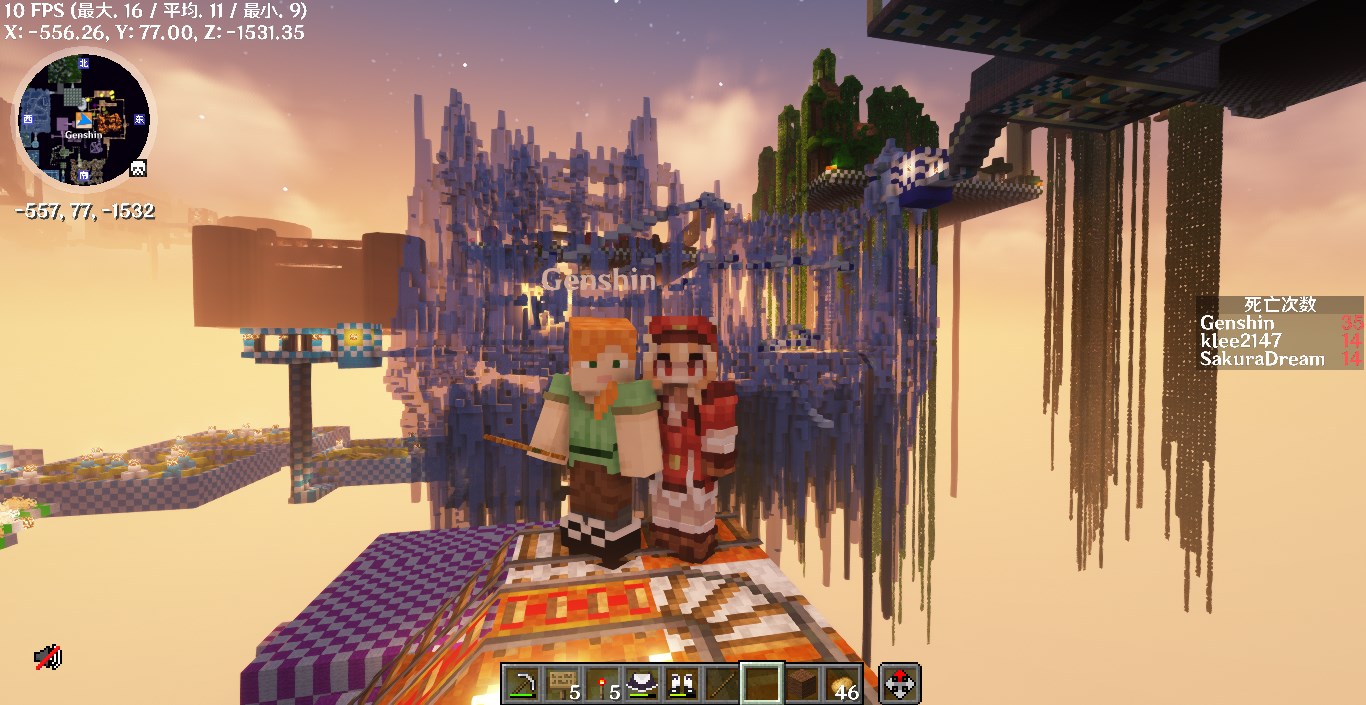This screenshot has height=705, width=1366.
Task: Select the chestplate armor hotbar slot
Action: point(641,684)
